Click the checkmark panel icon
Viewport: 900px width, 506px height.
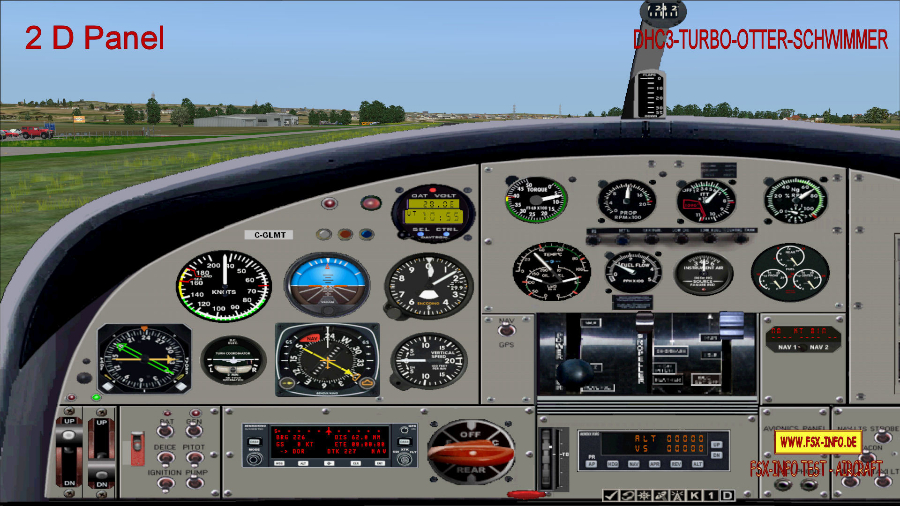click(609, 496)
